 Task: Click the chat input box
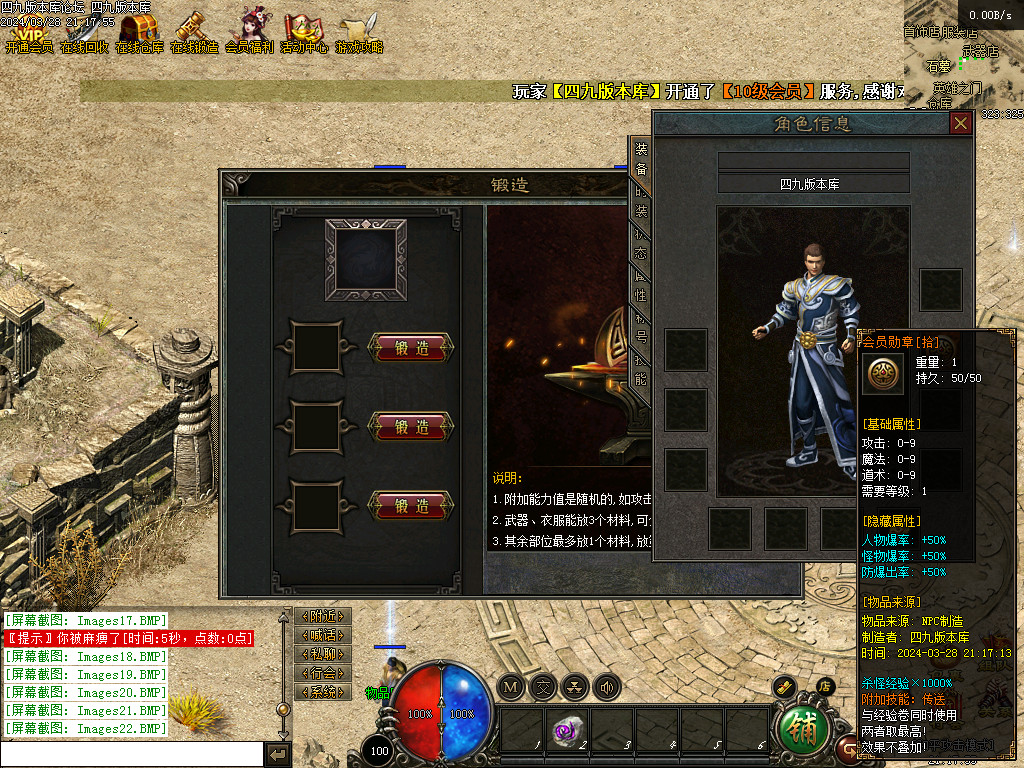pos(132,753)
